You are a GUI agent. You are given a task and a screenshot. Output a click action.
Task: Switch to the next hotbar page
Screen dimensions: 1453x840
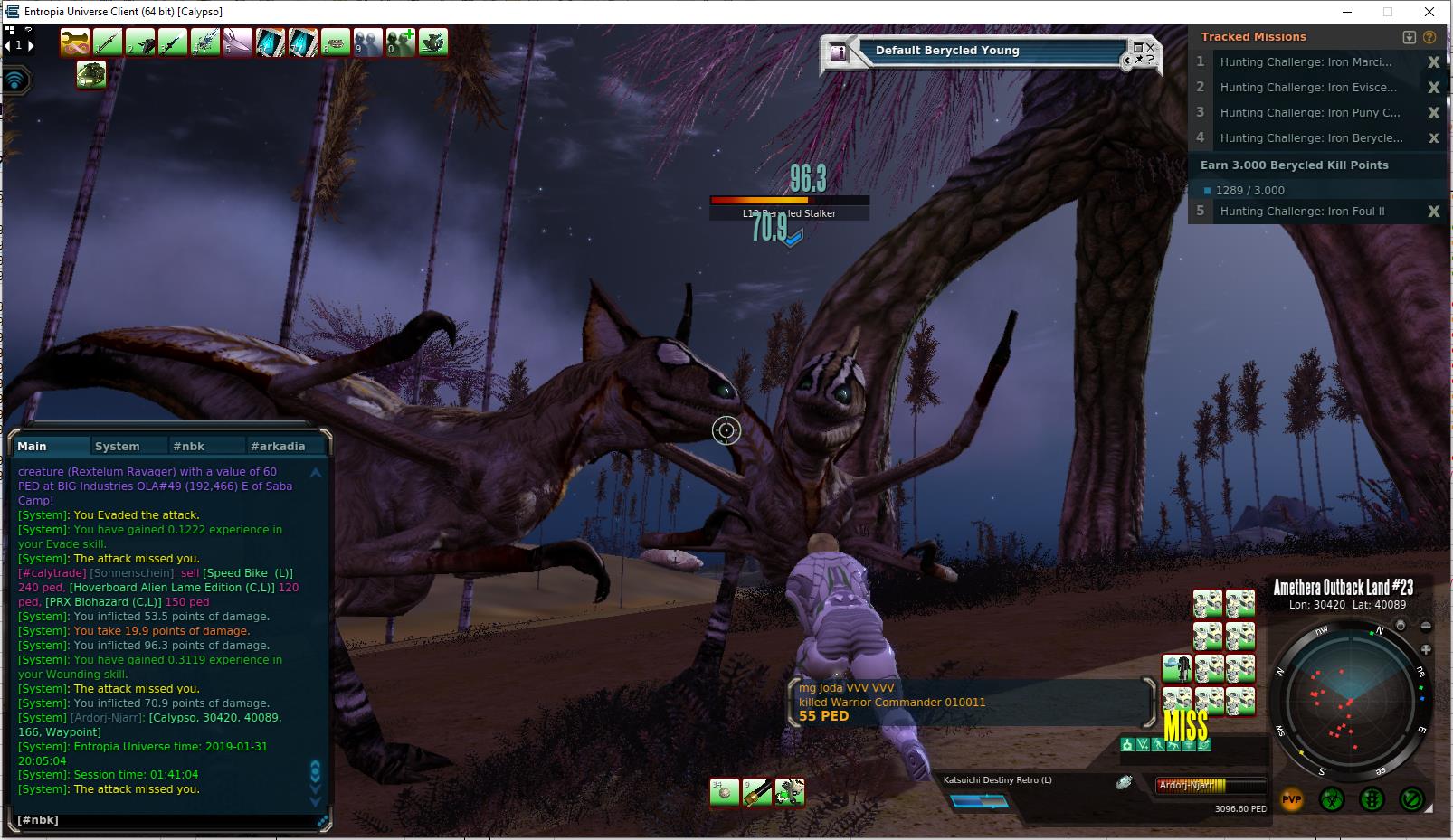pos(31,45)
